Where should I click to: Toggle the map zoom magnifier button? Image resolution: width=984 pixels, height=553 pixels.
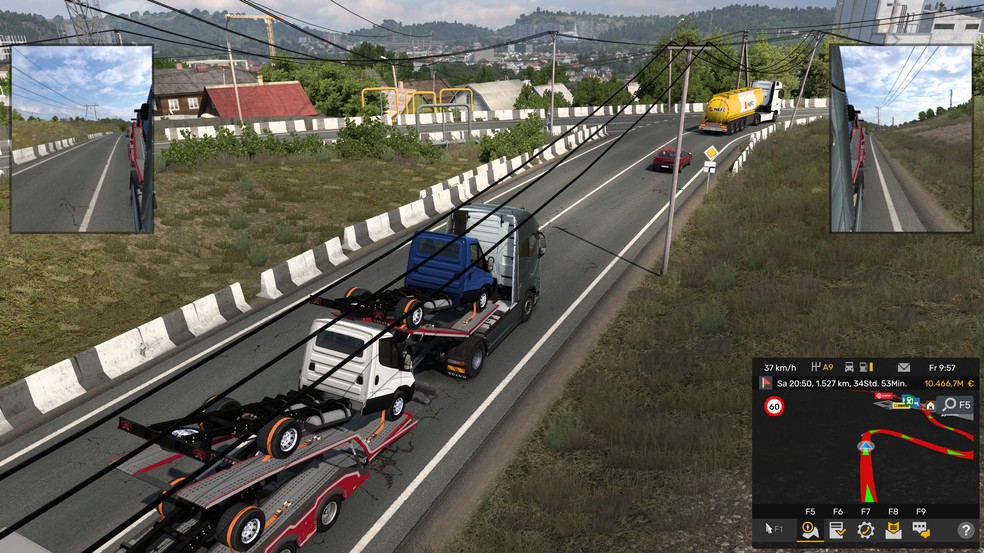956,405
